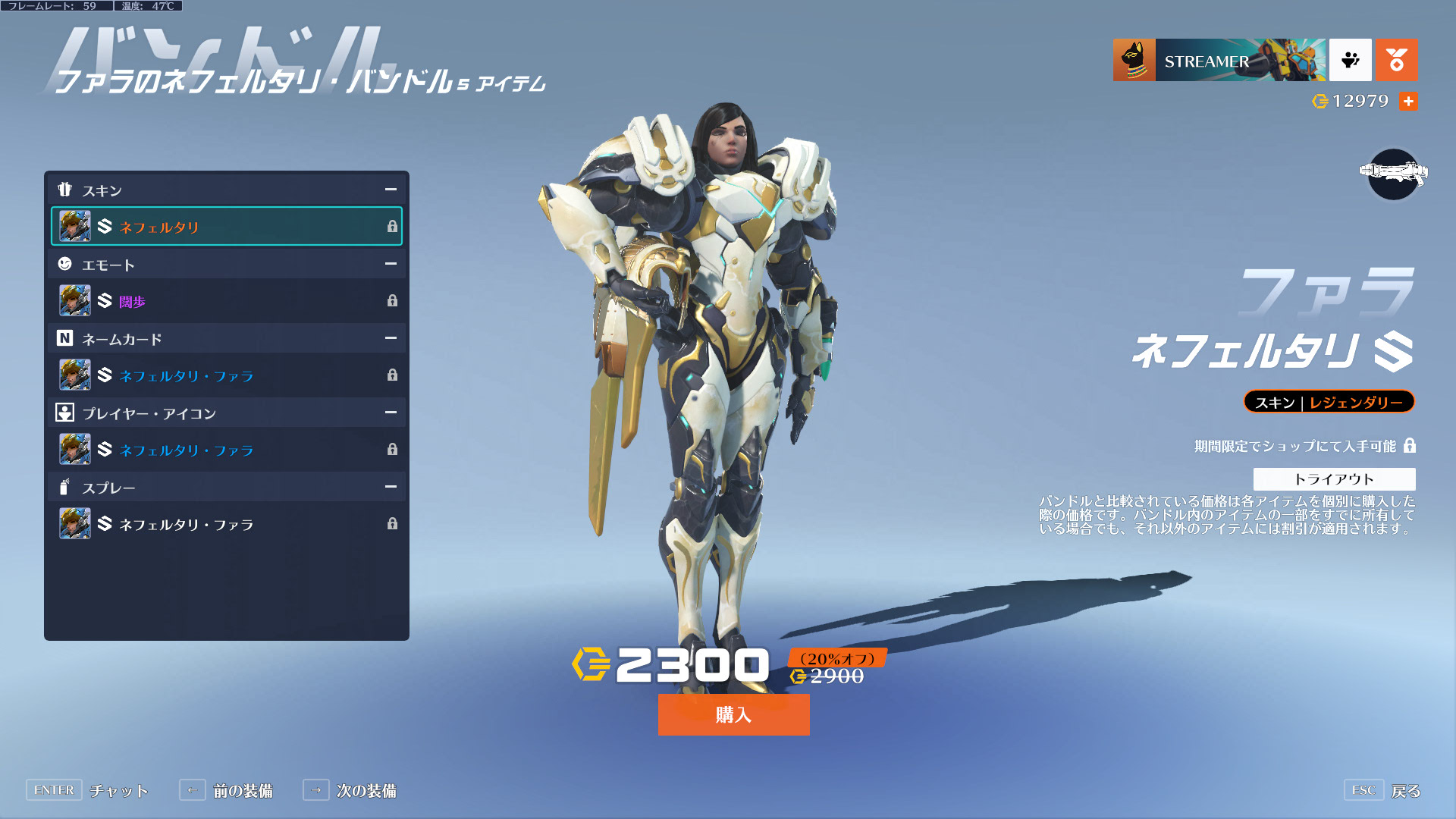
Task: Select the ネフェルタリ・ファラ spray row
Action: [x=226, y=524]
